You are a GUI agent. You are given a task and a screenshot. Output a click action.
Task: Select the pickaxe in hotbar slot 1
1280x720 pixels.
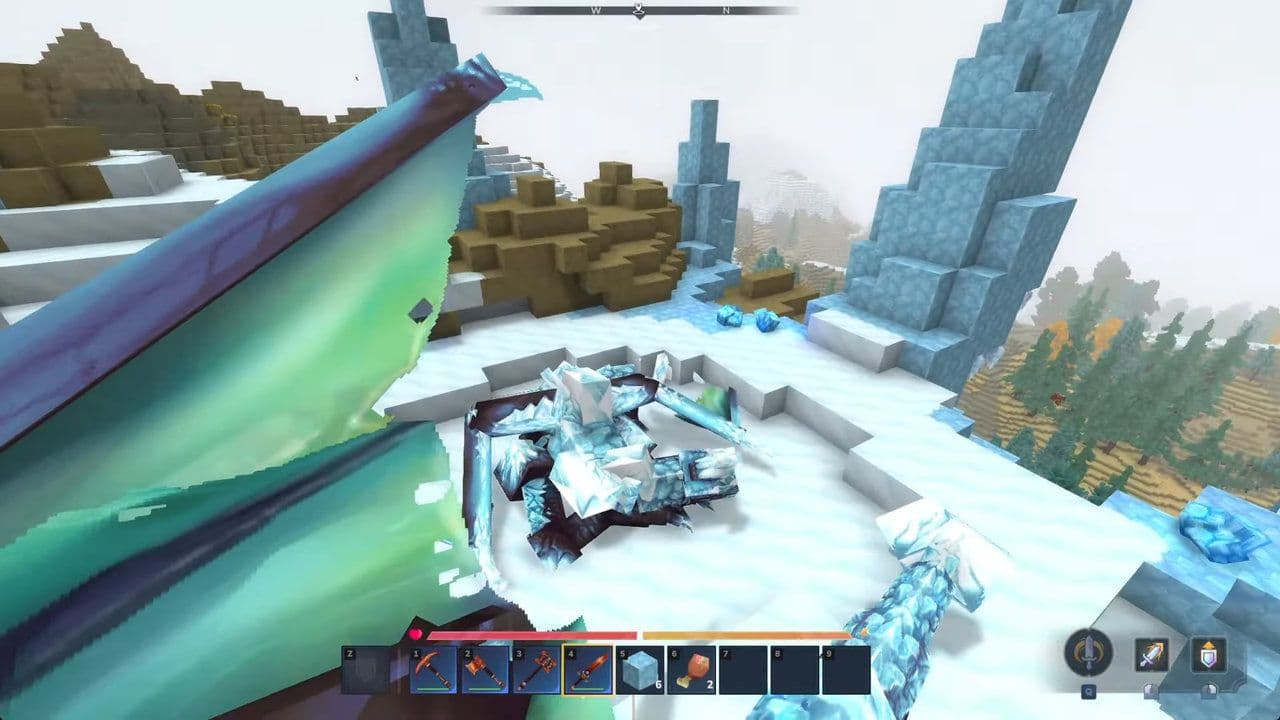click(x=434, y=670)
